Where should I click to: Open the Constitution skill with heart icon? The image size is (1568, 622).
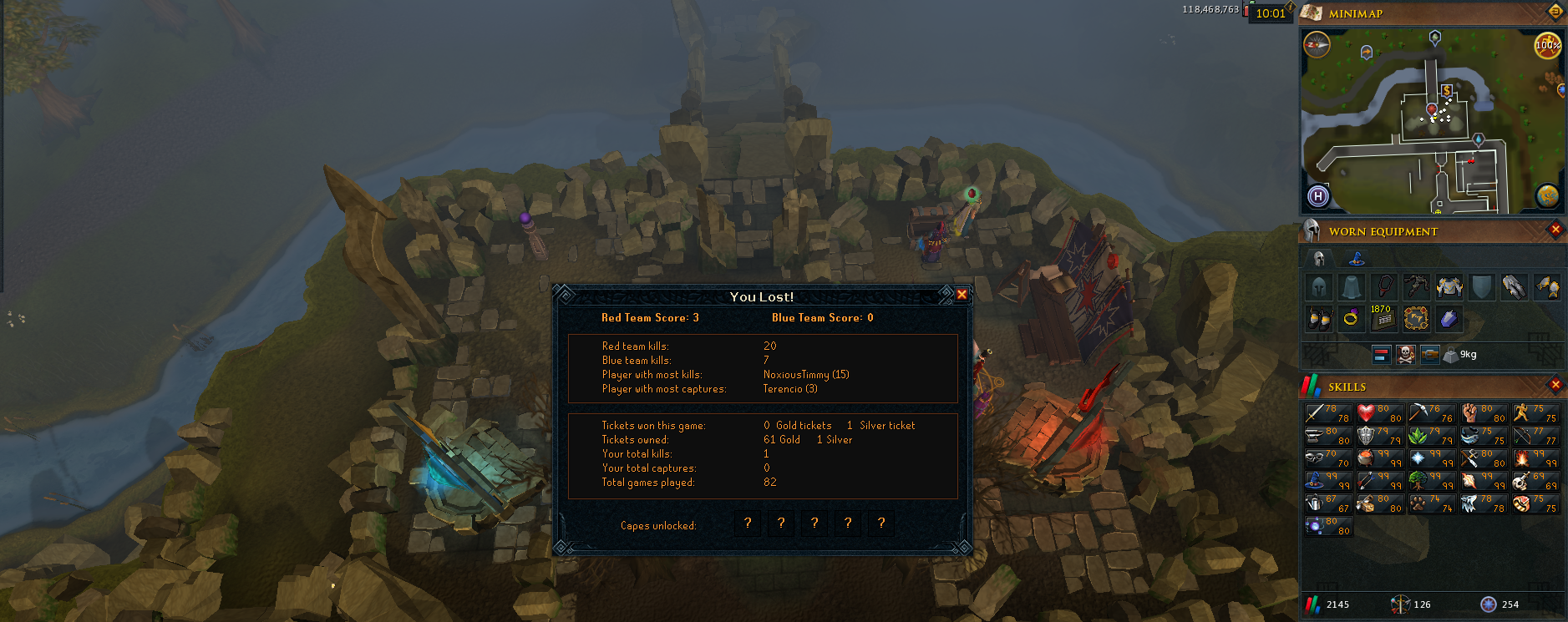(1380, 413)
